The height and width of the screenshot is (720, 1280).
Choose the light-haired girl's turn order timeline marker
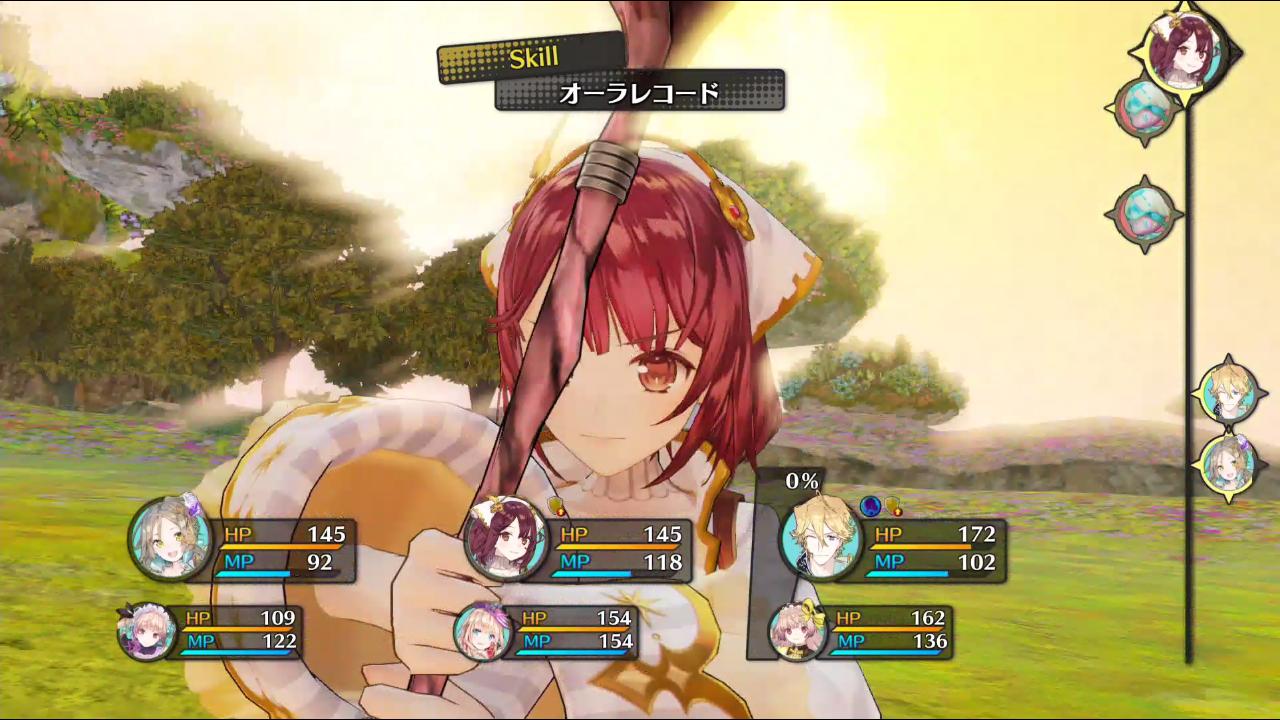tap(1227, 464)
